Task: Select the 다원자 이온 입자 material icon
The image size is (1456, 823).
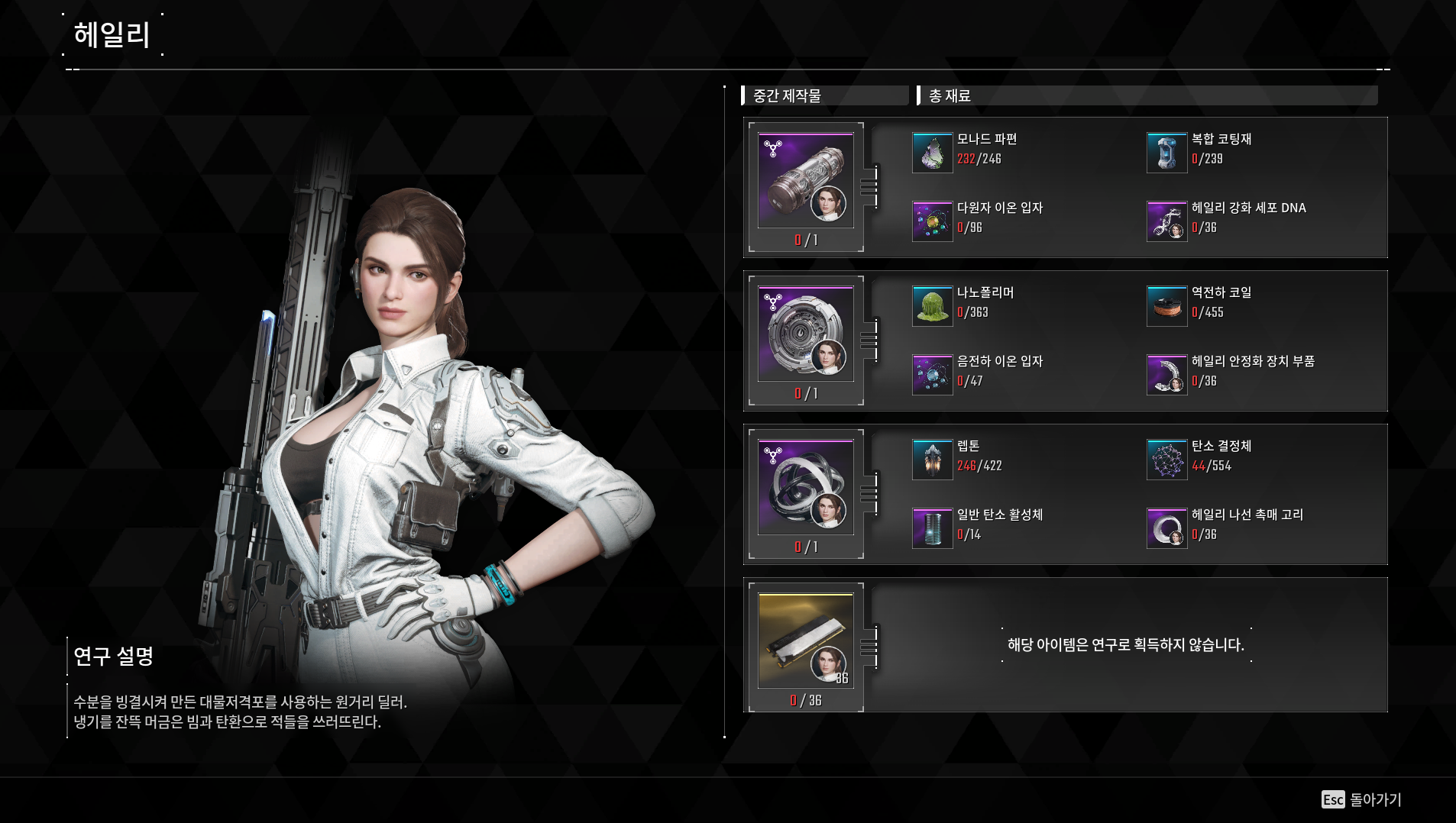Action: click(x=932, y=221)
